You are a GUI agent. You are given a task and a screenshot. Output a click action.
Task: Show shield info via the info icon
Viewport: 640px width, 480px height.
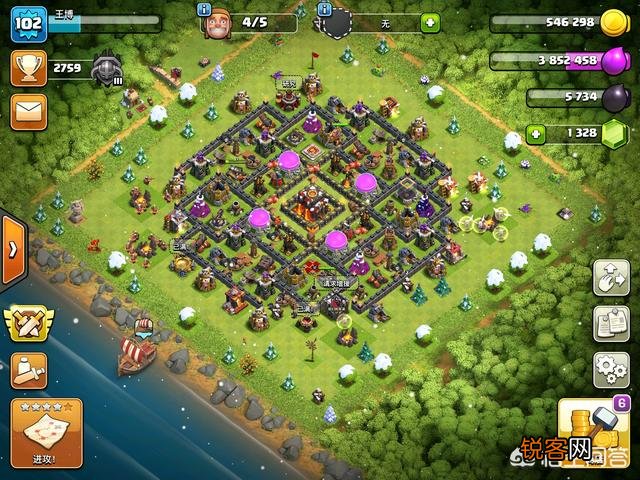pos(323,9)
